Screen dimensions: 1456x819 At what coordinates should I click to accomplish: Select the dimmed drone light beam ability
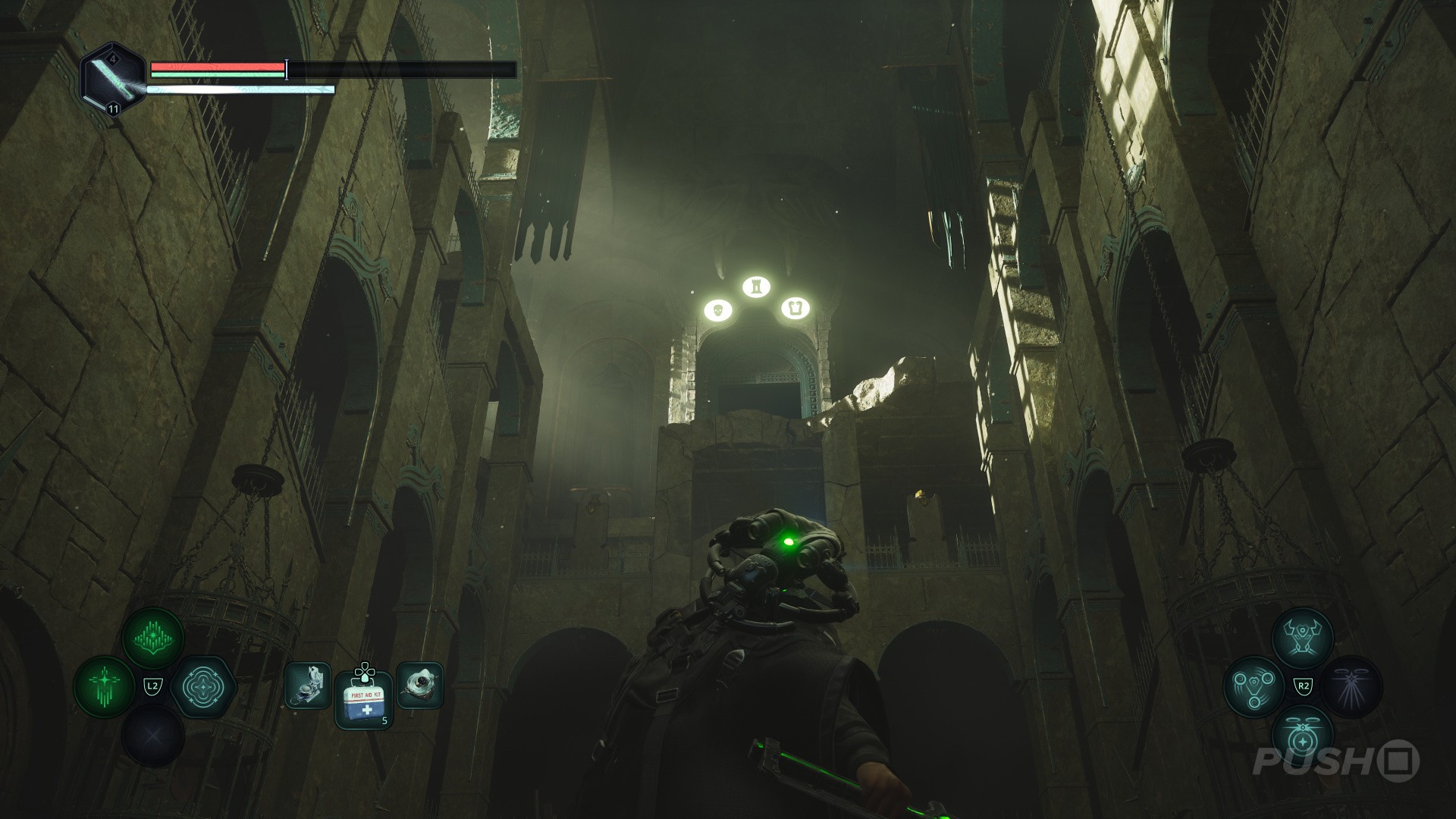point(1351,687)
